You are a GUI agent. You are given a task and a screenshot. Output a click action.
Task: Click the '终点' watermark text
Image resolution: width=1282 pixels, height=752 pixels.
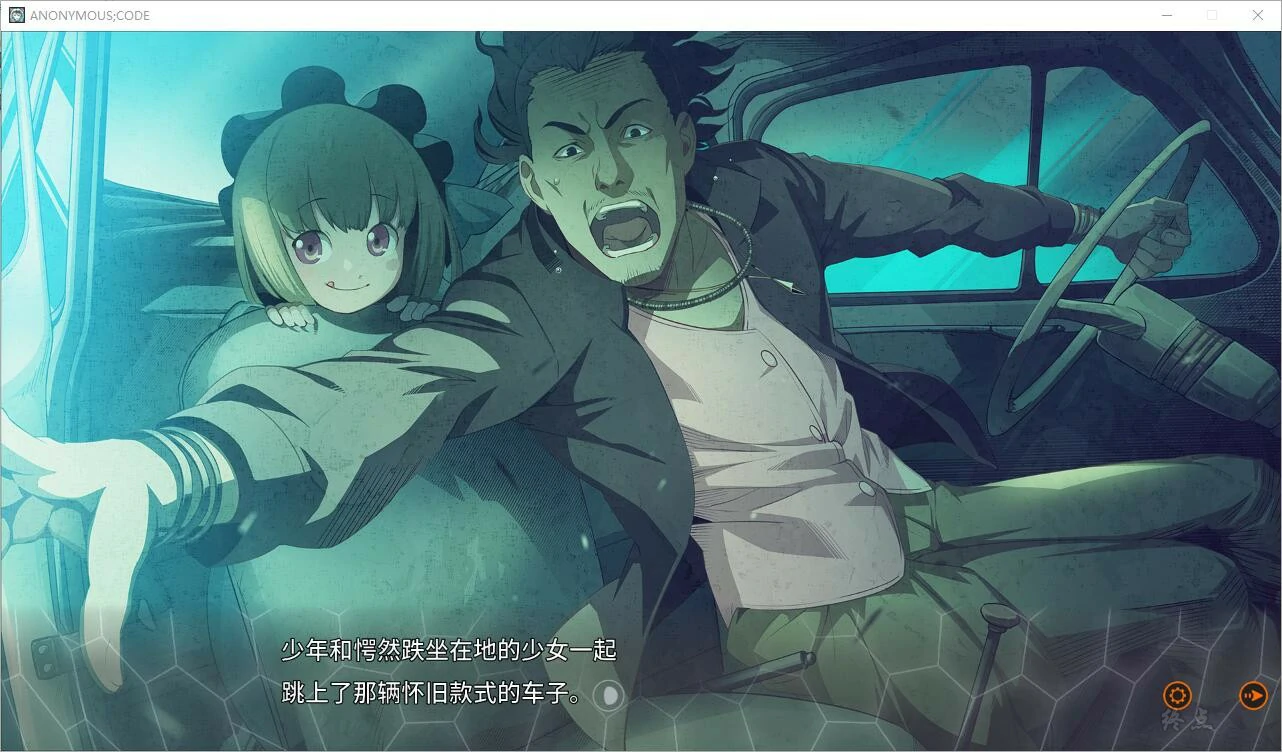point(1186,718)
